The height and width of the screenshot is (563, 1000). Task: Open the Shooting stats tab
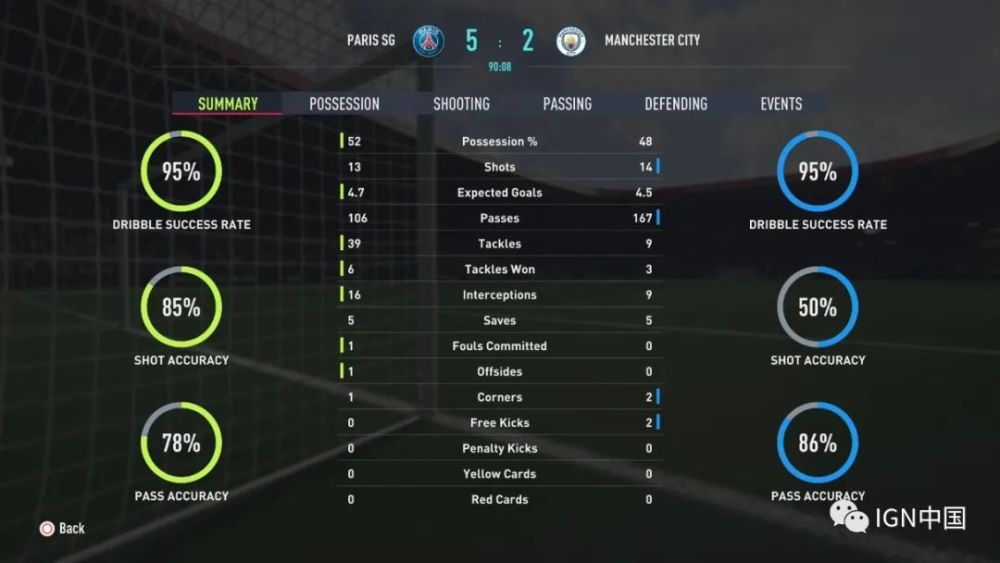coord(461,104)
